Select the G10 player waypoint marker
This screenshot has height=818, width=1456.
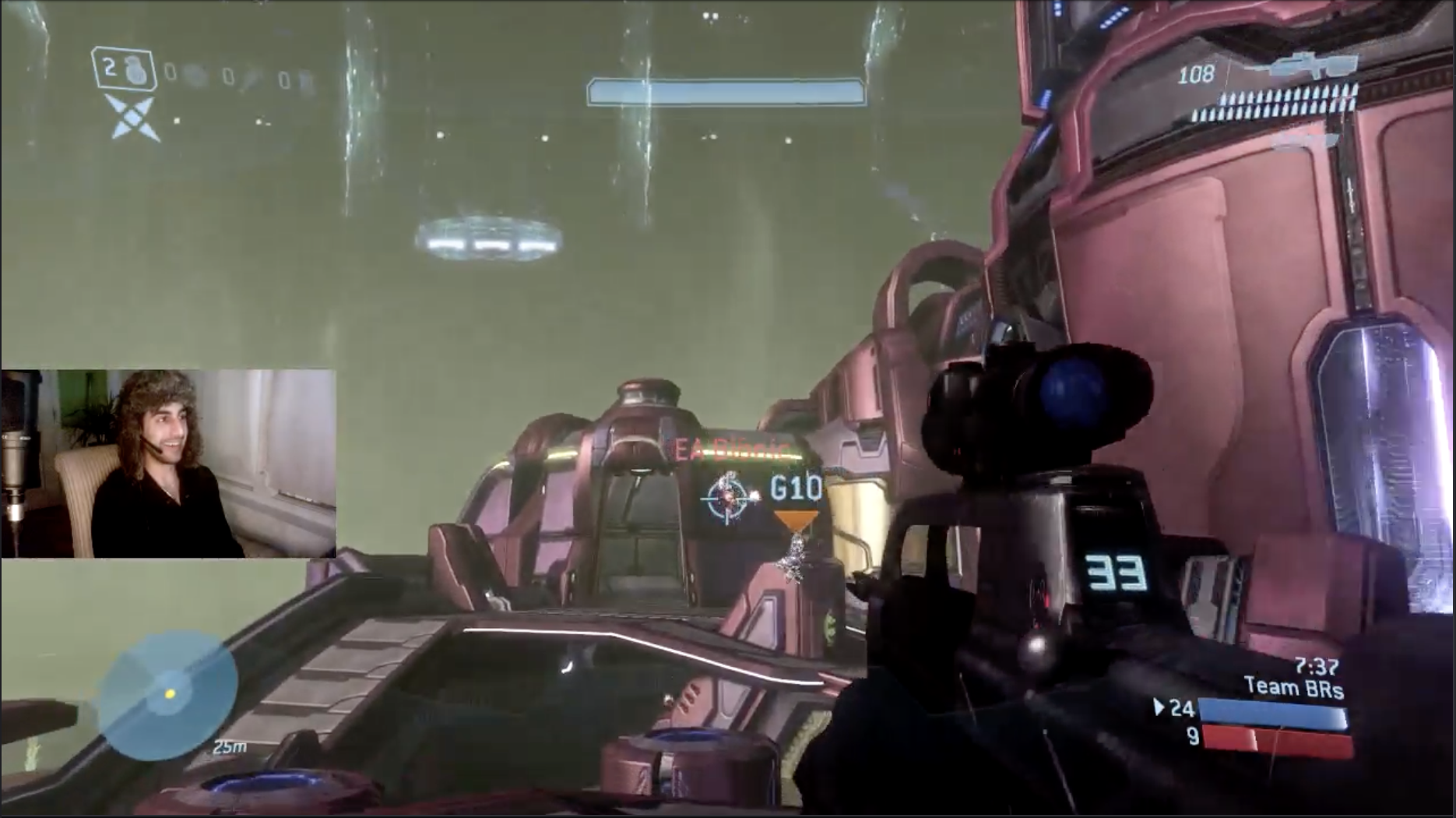(x=796, y=489)
